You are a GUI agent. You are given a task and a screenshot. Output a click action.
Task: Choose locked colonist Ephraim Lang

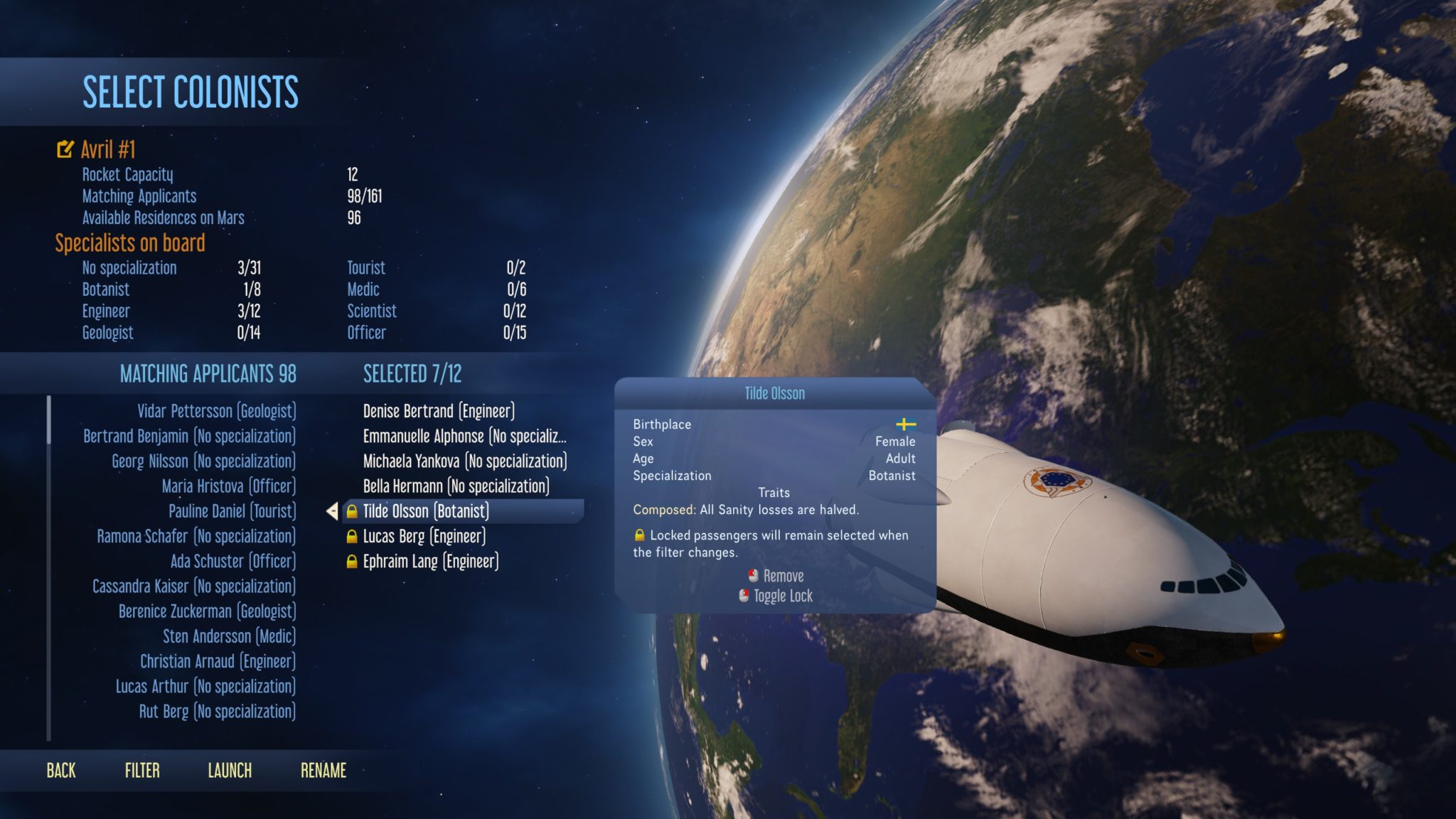tap(430, 561)
